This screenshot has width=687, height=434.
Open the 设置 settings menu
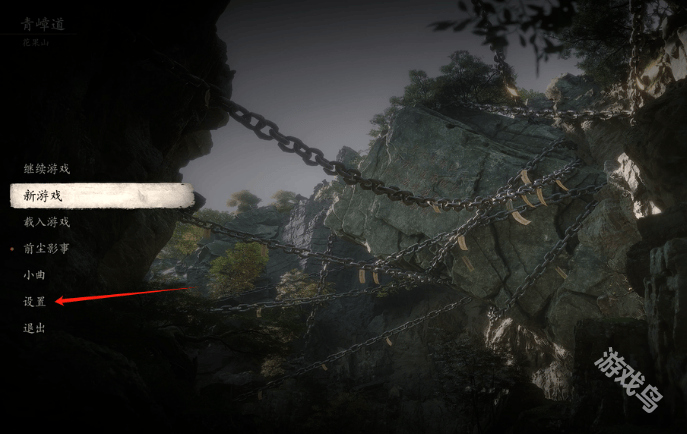coord(34,301)
